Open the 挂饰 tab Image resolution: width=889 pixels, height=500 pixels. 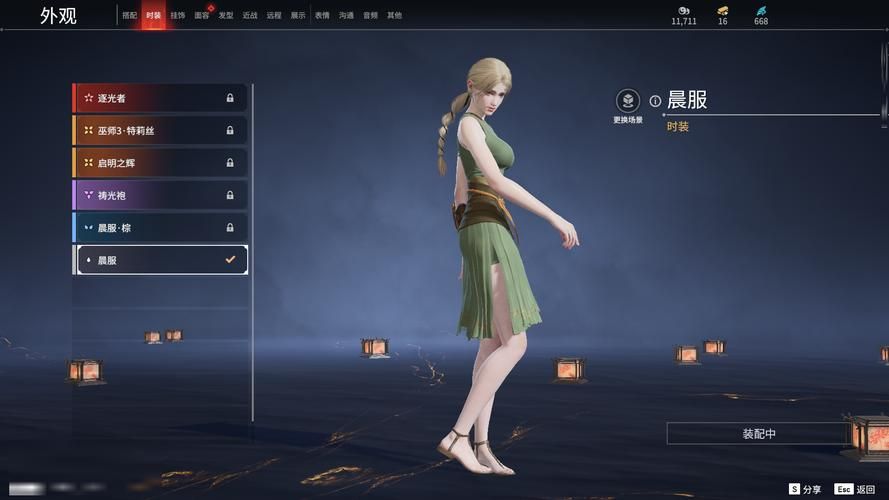click(177, 16)
